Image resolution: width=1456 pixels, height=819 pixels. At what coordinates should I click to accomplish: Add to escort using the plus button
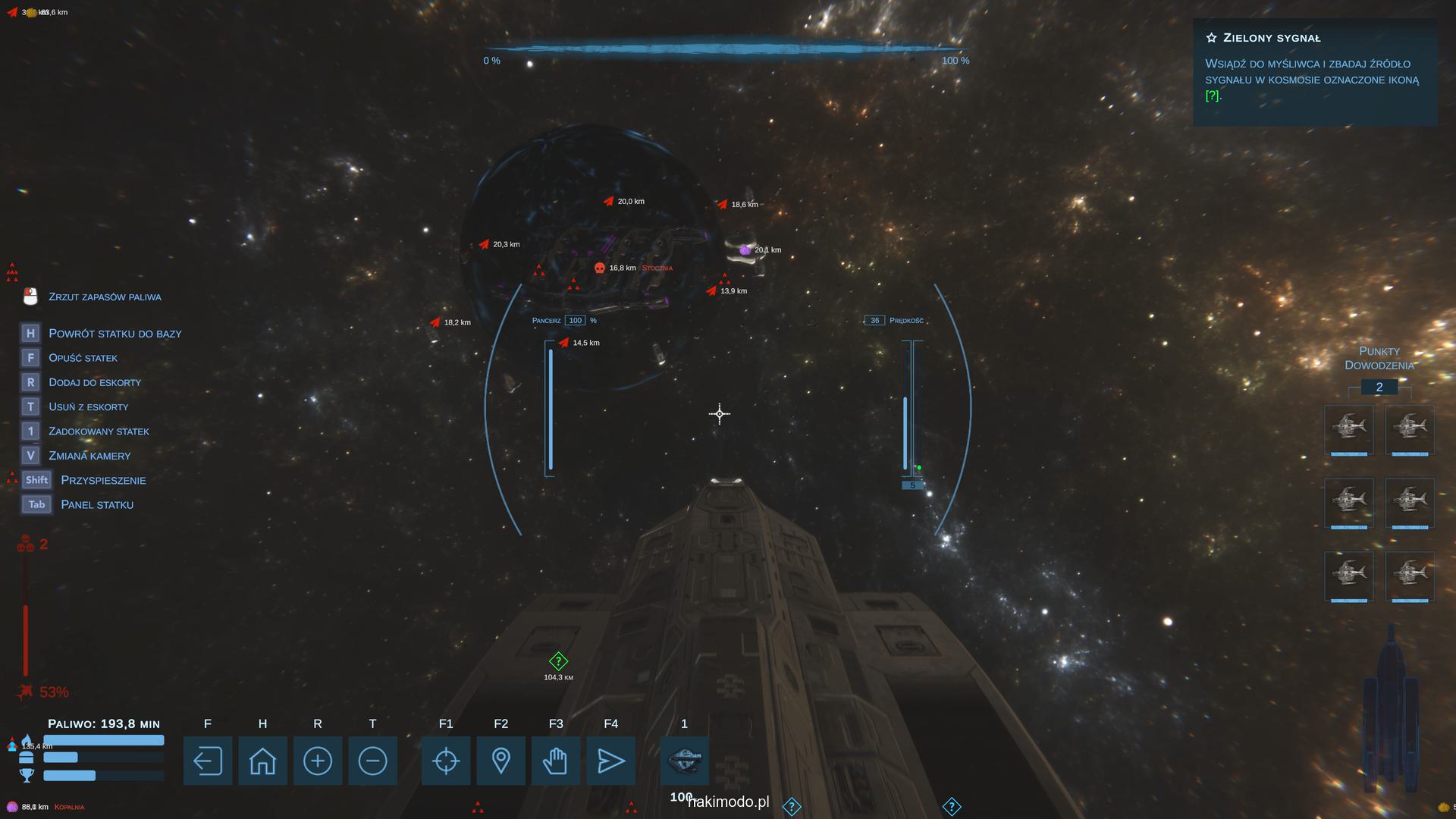click(318, 761)
